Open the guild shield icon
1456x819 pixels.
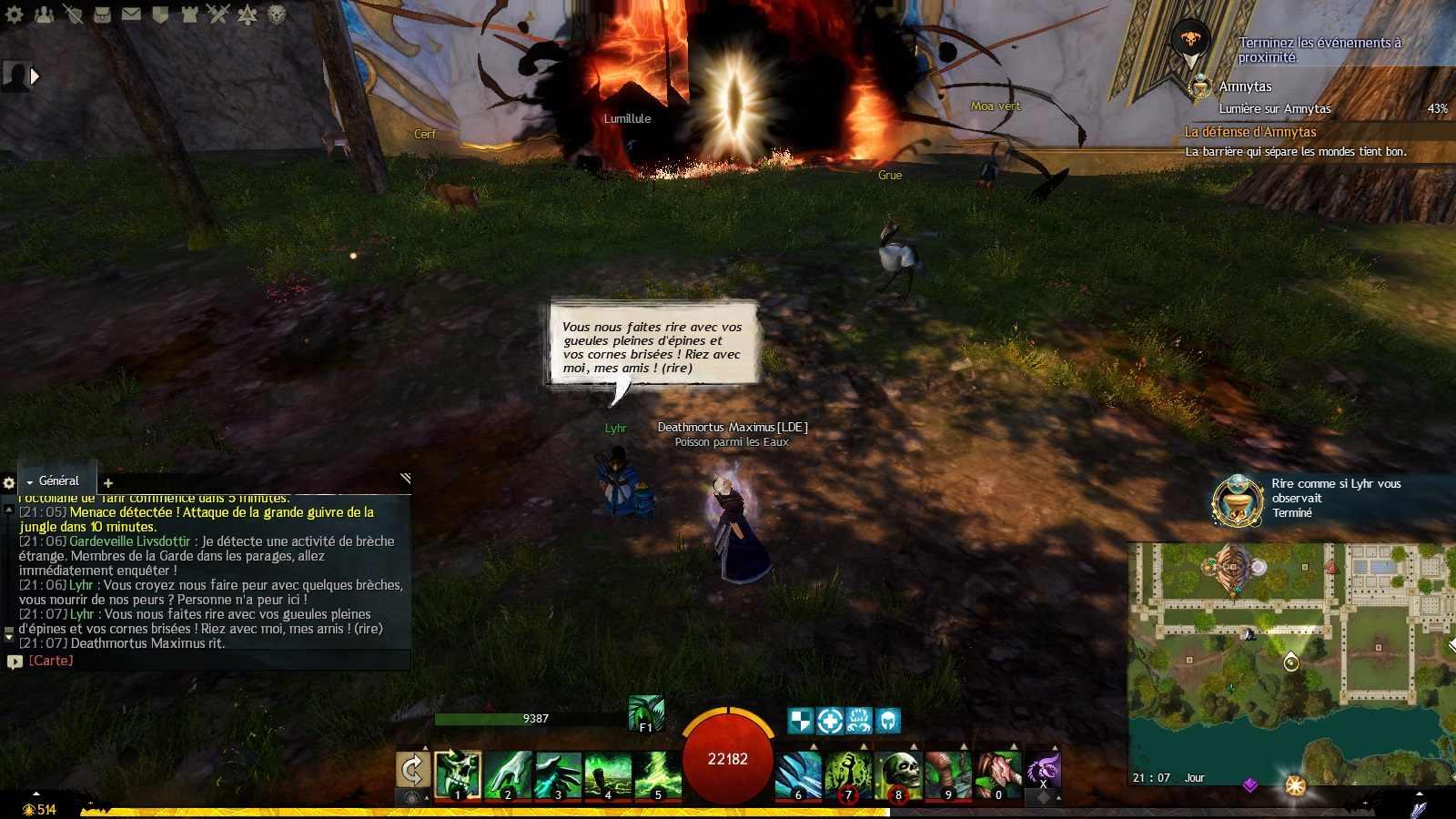click(160, 15)
